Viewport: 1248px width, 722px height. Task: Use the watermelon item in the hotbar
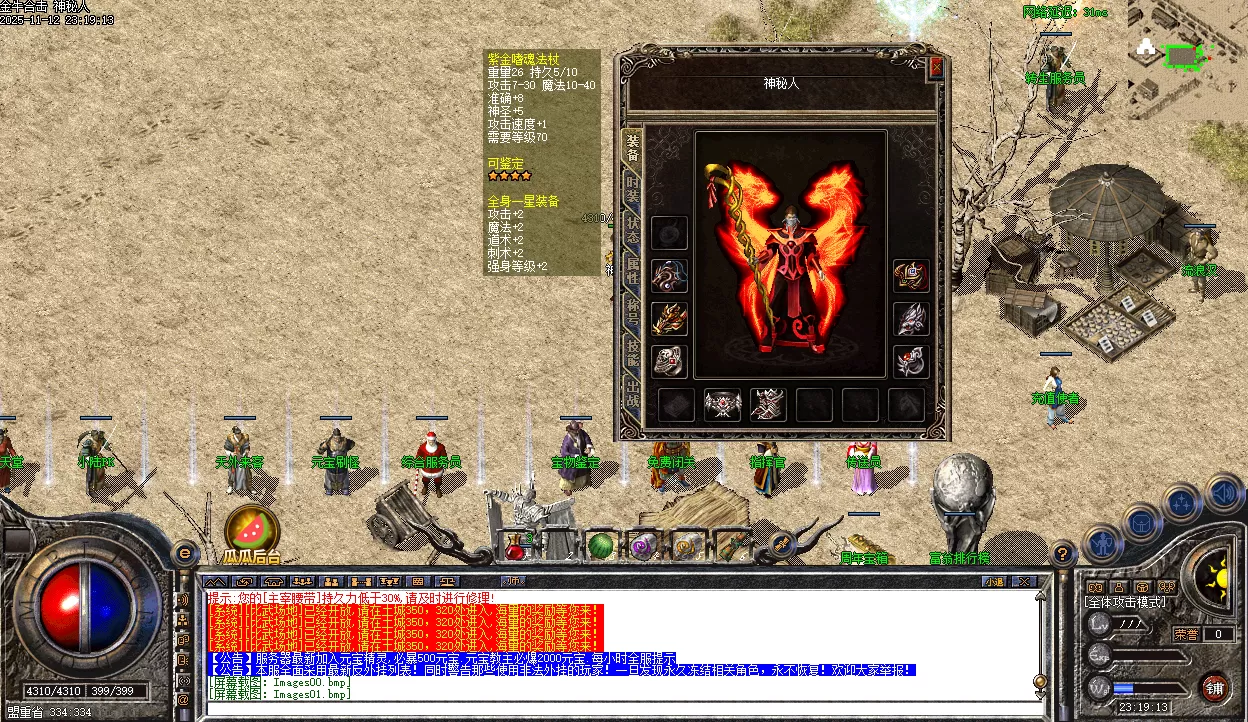point(599,546)
